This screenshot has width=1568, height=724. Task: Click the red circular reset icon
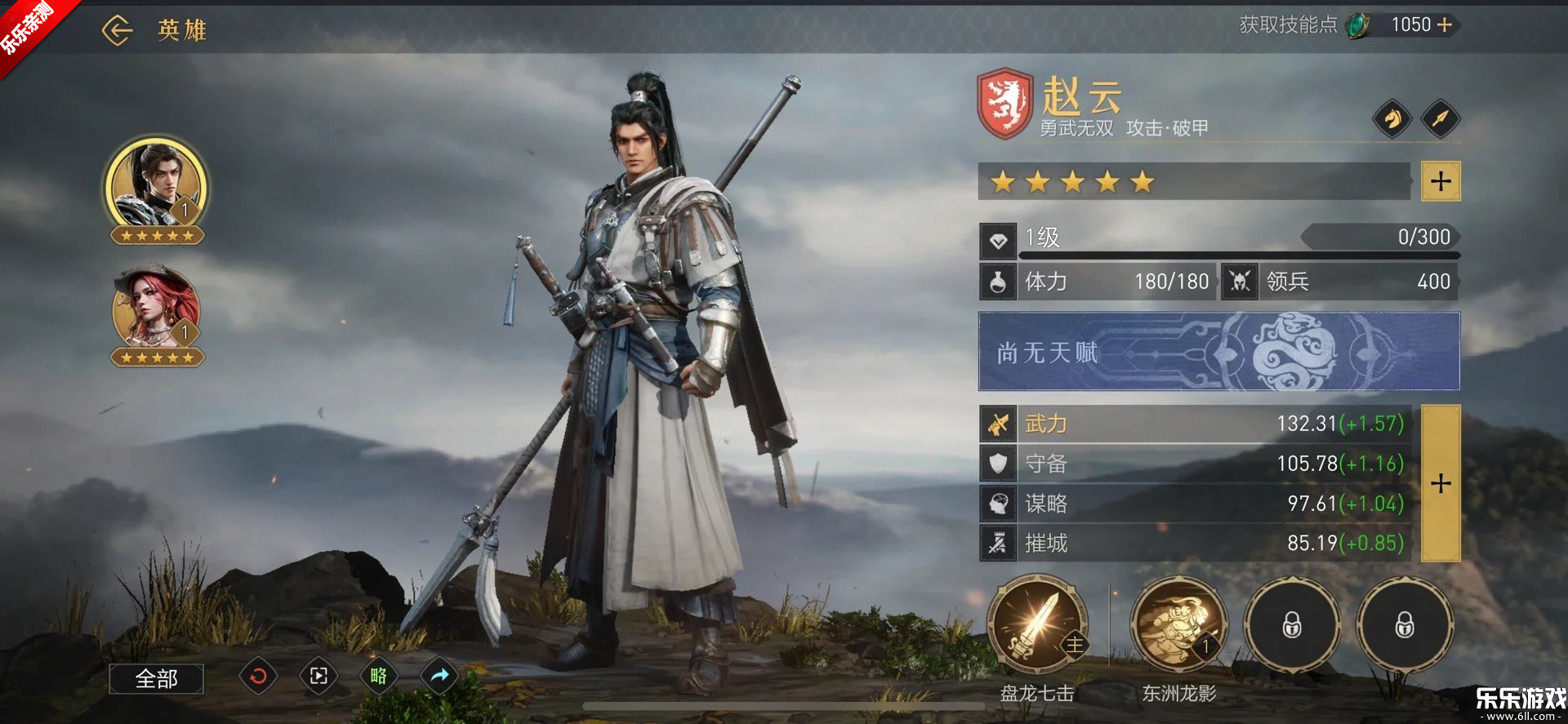pyautogui.click(x=258, y=676)
